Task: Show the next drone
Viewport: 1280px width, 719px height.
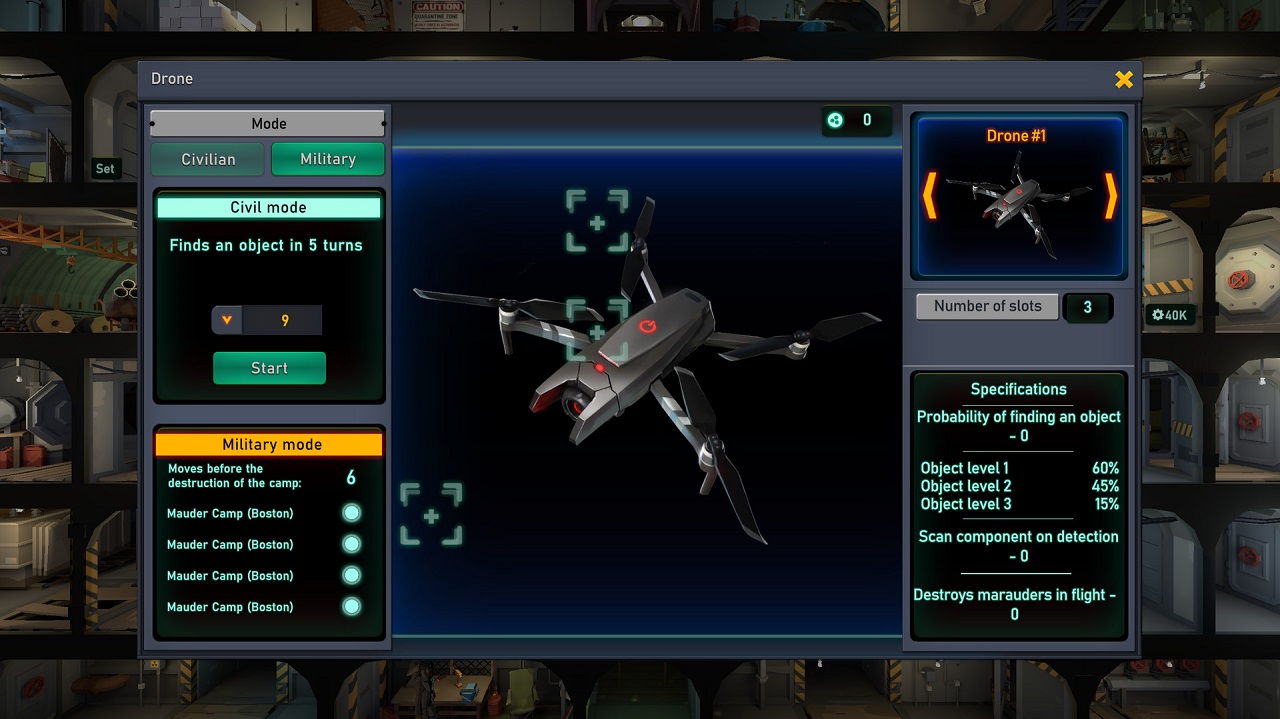Action: [x=1110, y=196]
